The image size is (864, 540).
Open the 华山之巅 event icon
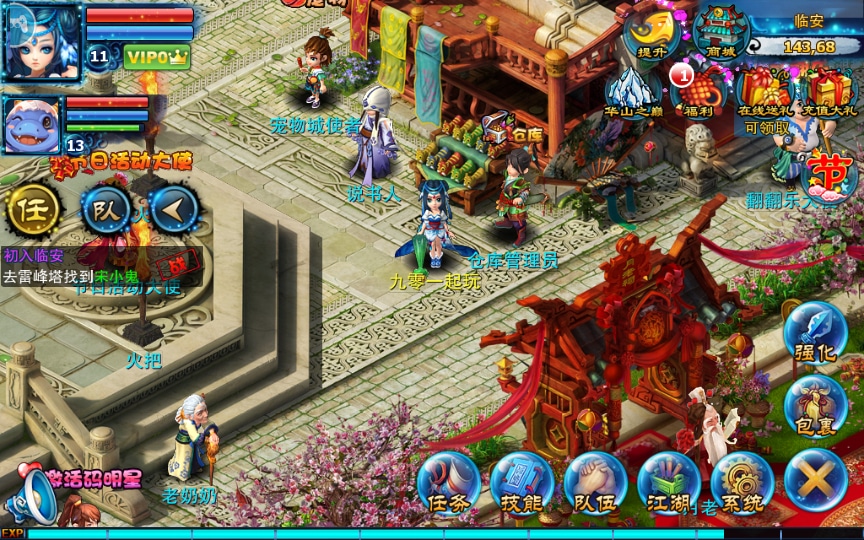point(633,91)
